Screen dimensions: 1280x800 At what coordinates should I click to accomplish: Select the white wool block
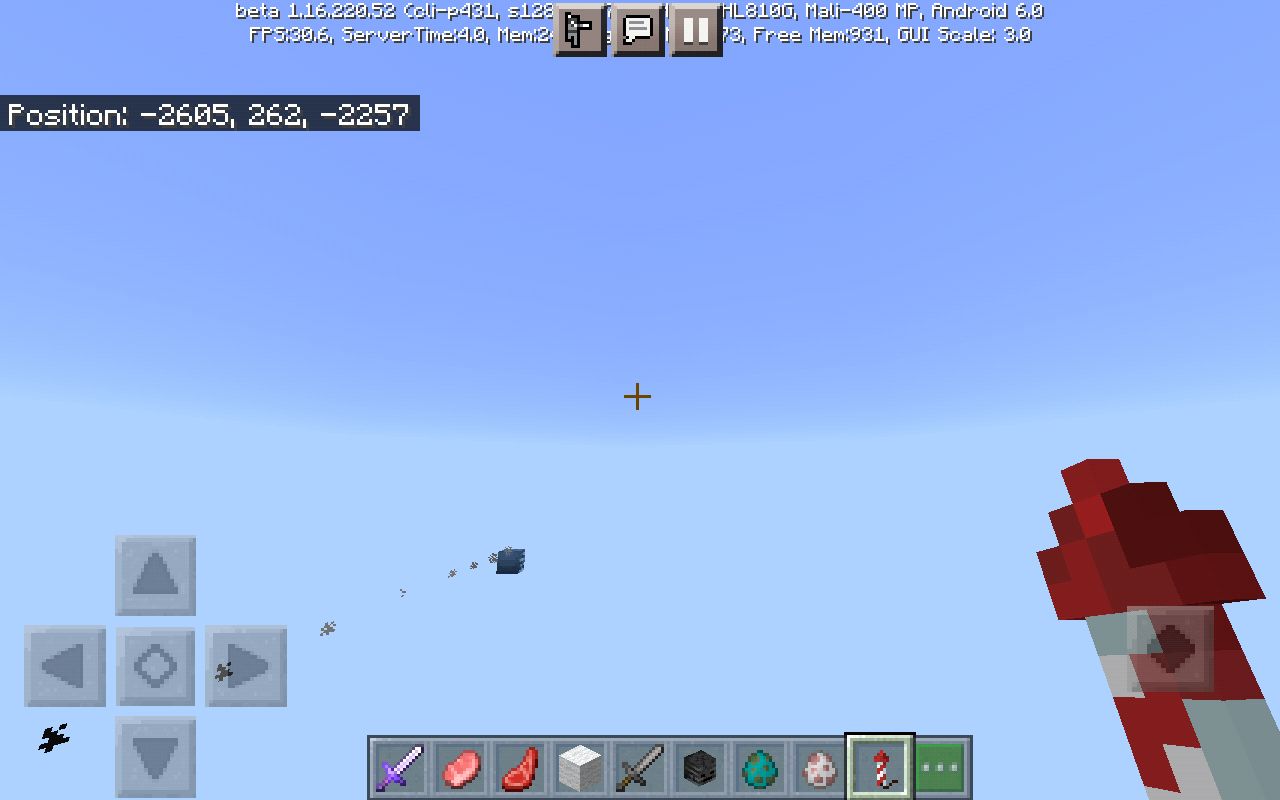(x=579, y=768)
